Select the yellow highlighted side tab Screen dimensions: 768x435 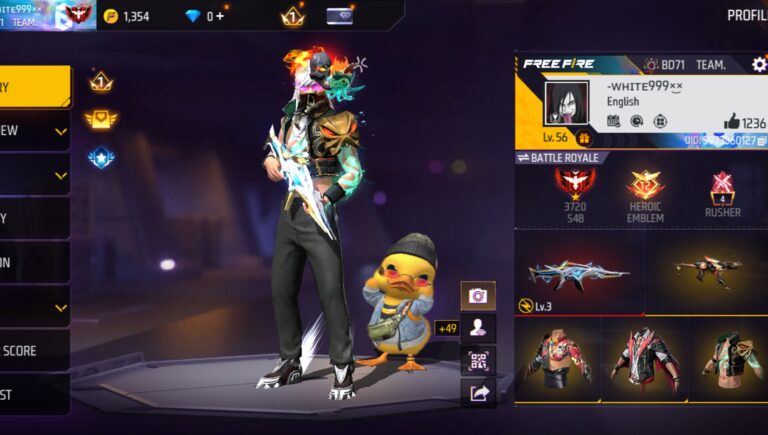point(34,87)
